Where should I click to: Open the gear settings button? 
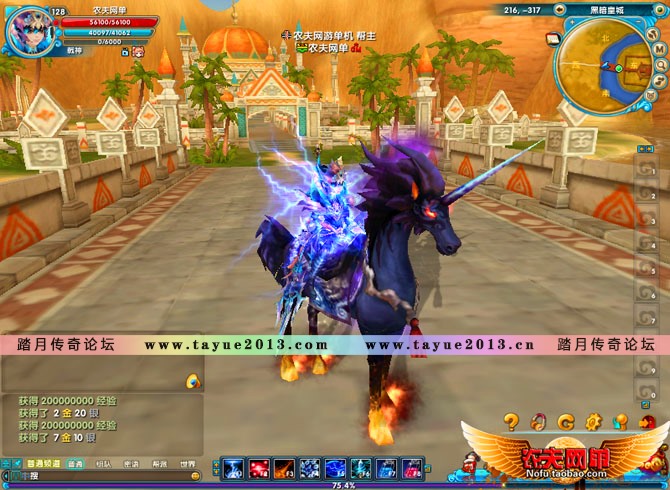593,421
